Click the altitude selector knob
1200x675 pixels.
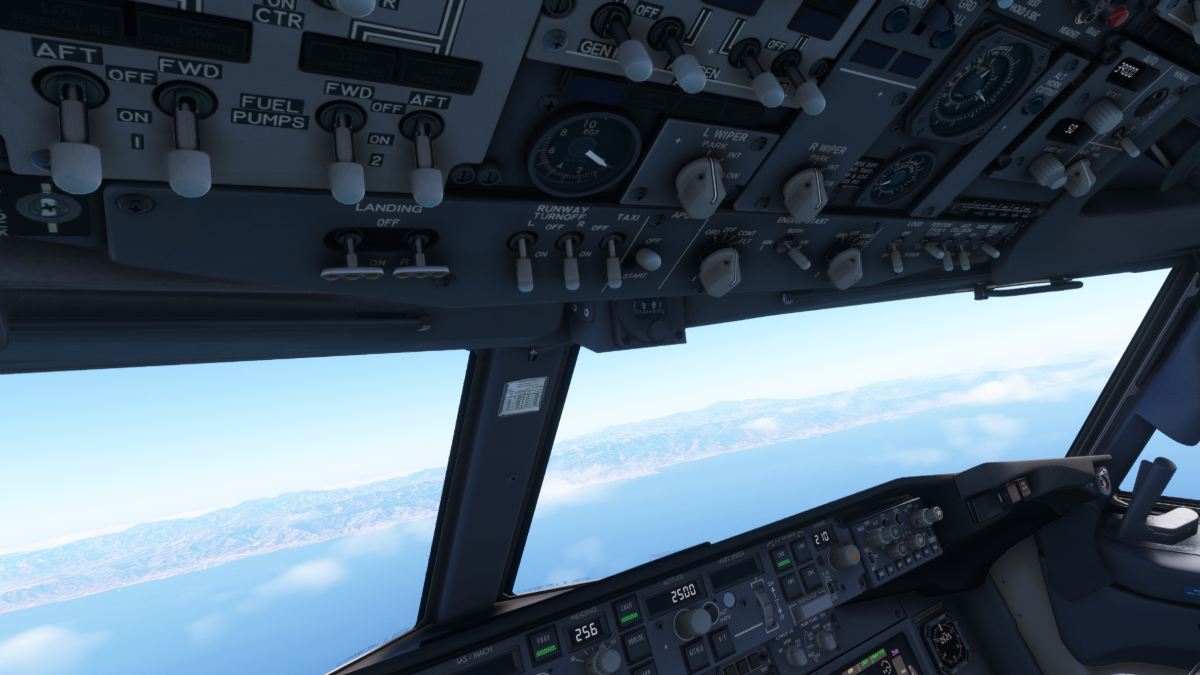691,623
